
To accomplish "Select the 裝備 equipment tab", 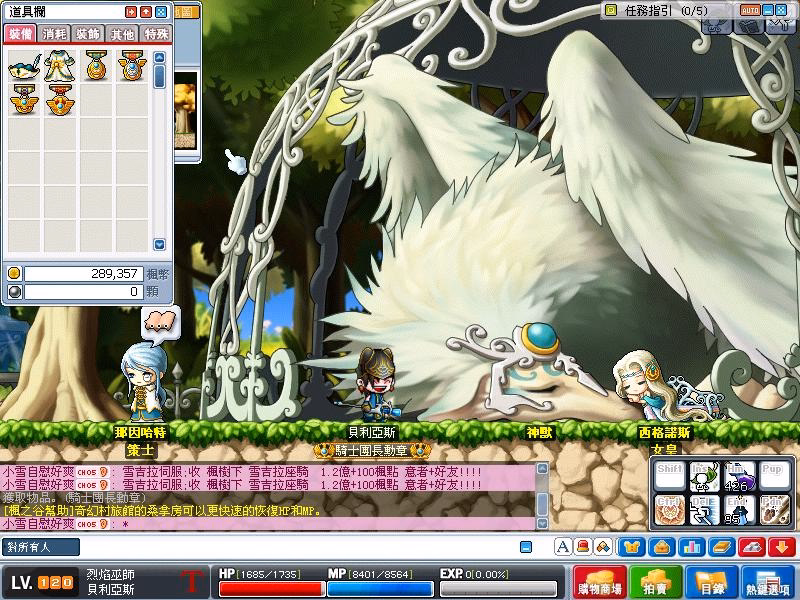I will pyautogui.click(x=21, y=34).
